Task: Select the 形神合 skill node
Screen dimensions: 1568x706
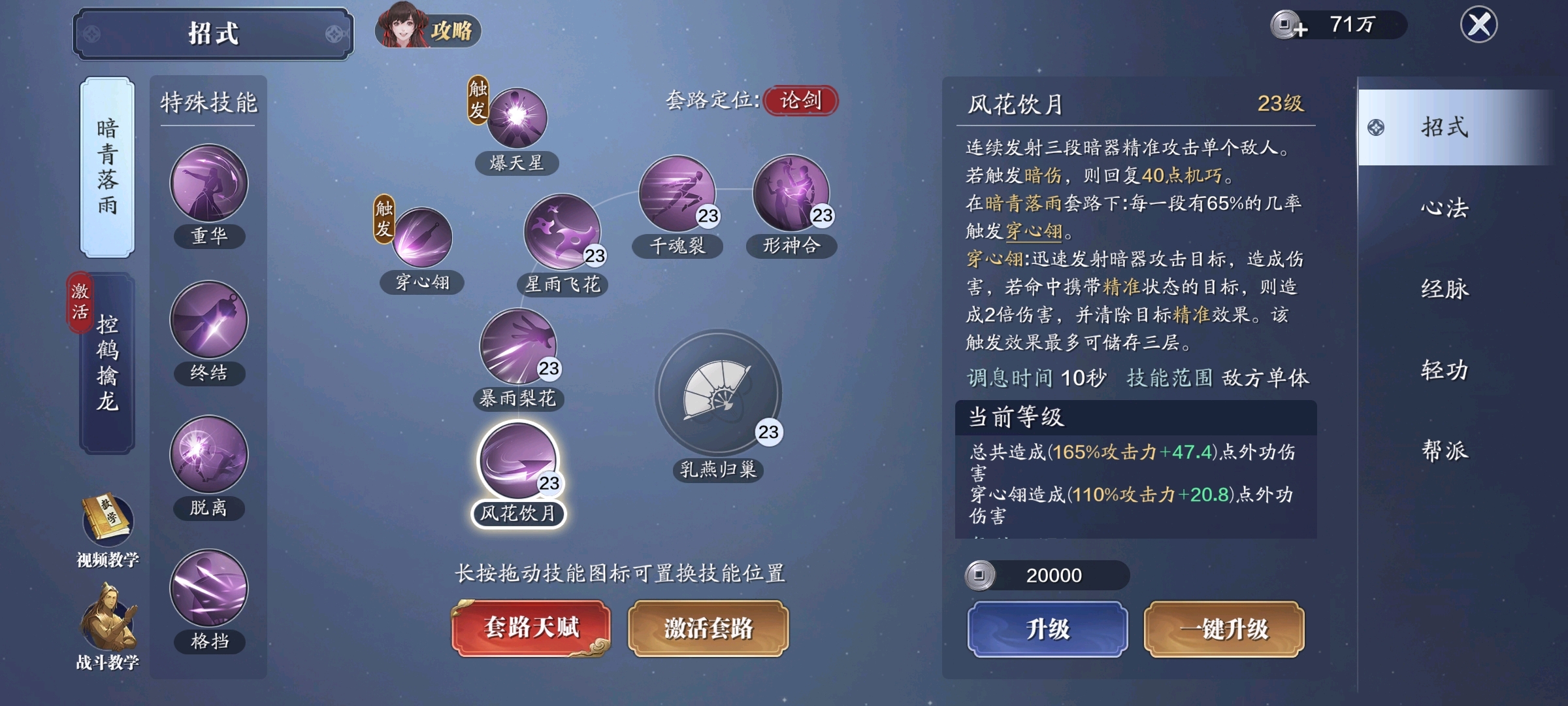Action: [792, 196]
